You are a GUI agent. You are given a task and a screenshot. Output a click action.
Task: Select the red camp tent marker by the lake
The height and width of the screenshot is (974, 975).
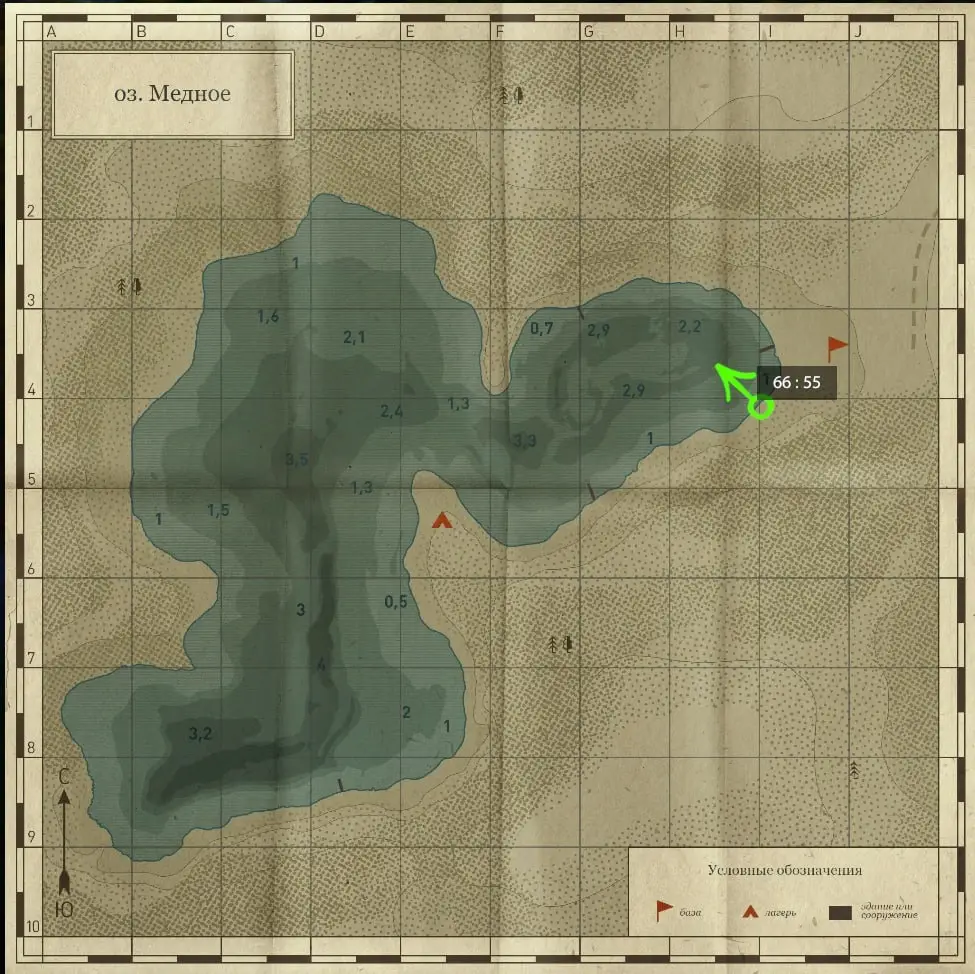tap(441, 520)
